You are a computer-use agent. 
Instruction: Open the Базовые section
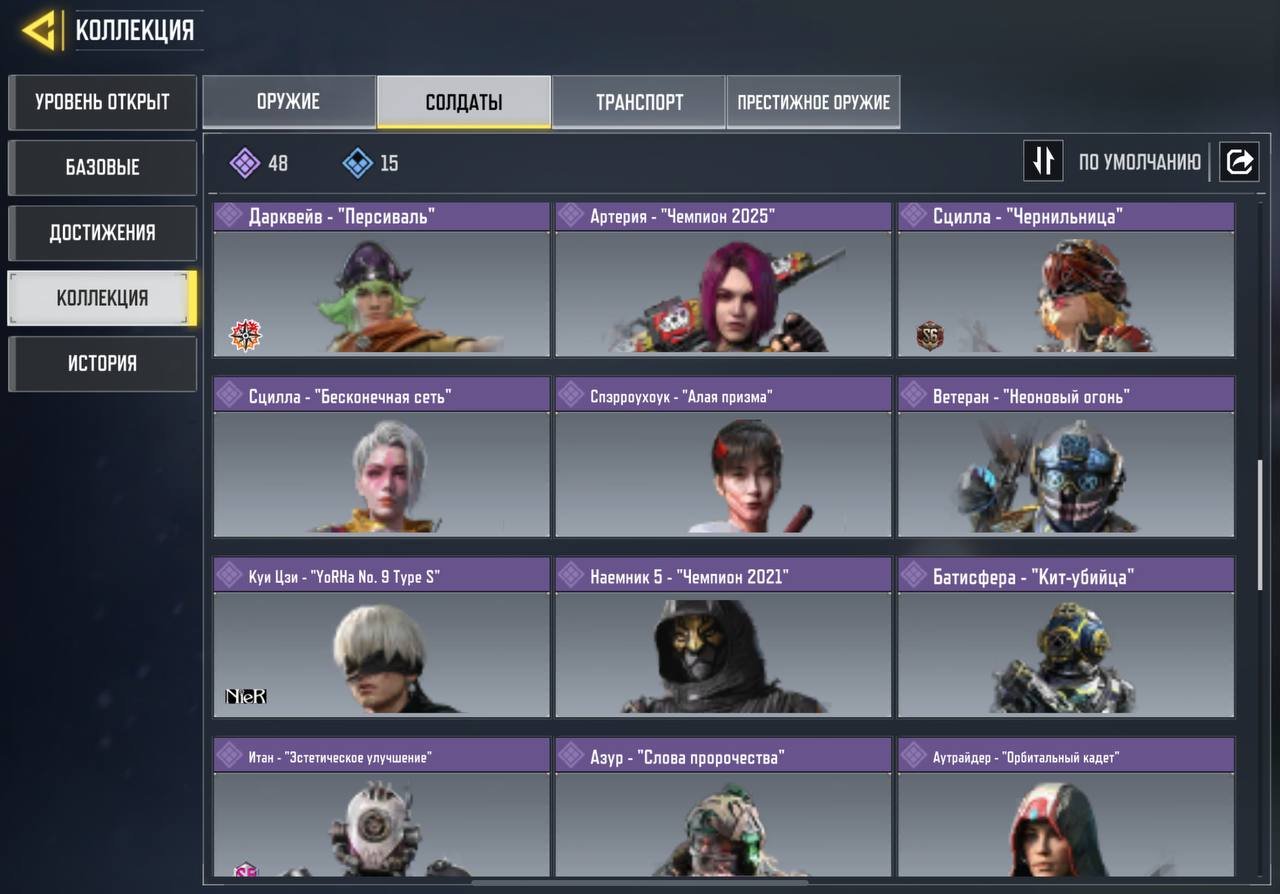[x=102, y=167]
